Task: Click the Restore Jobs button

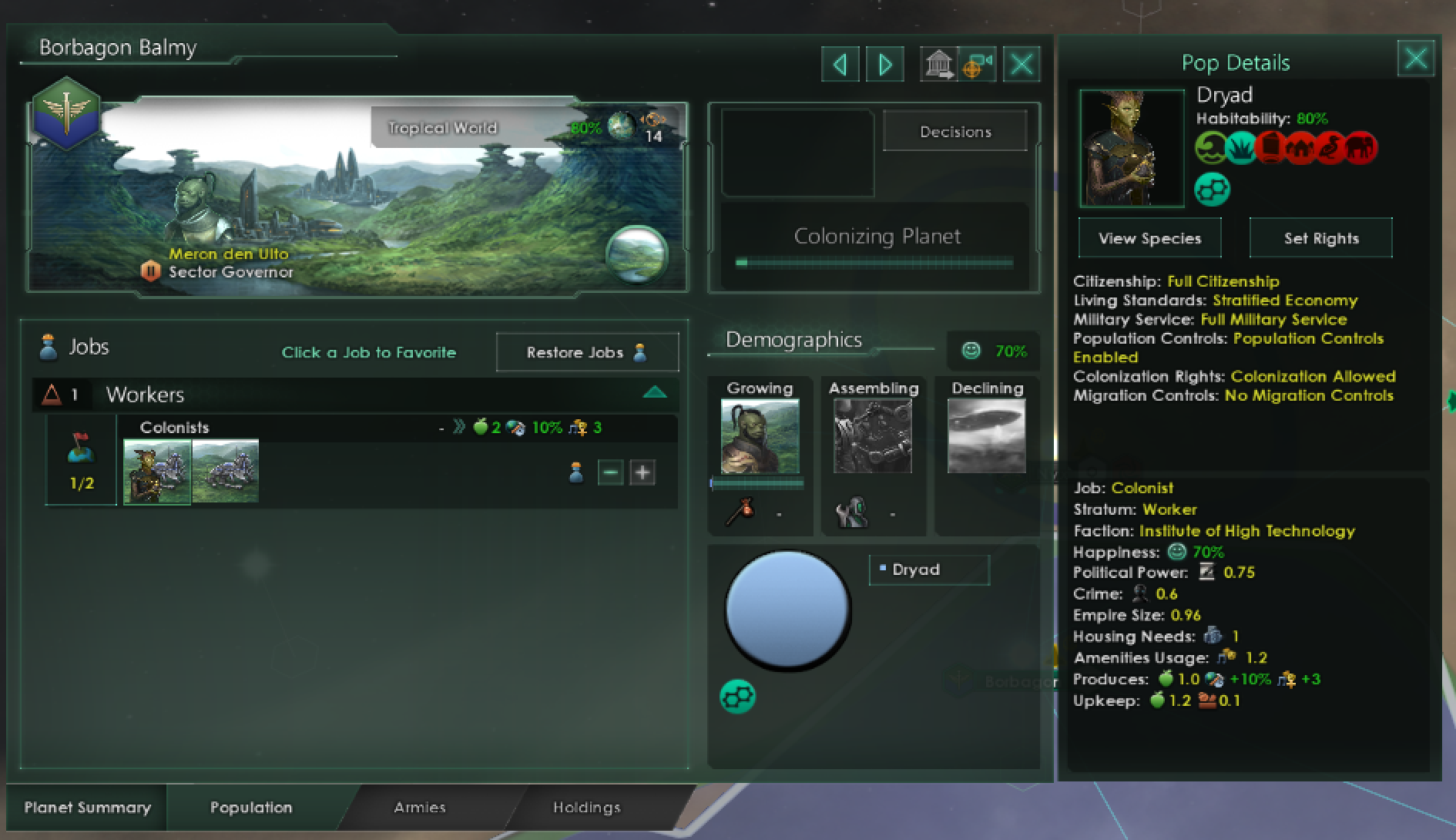Action: point(585,352)
